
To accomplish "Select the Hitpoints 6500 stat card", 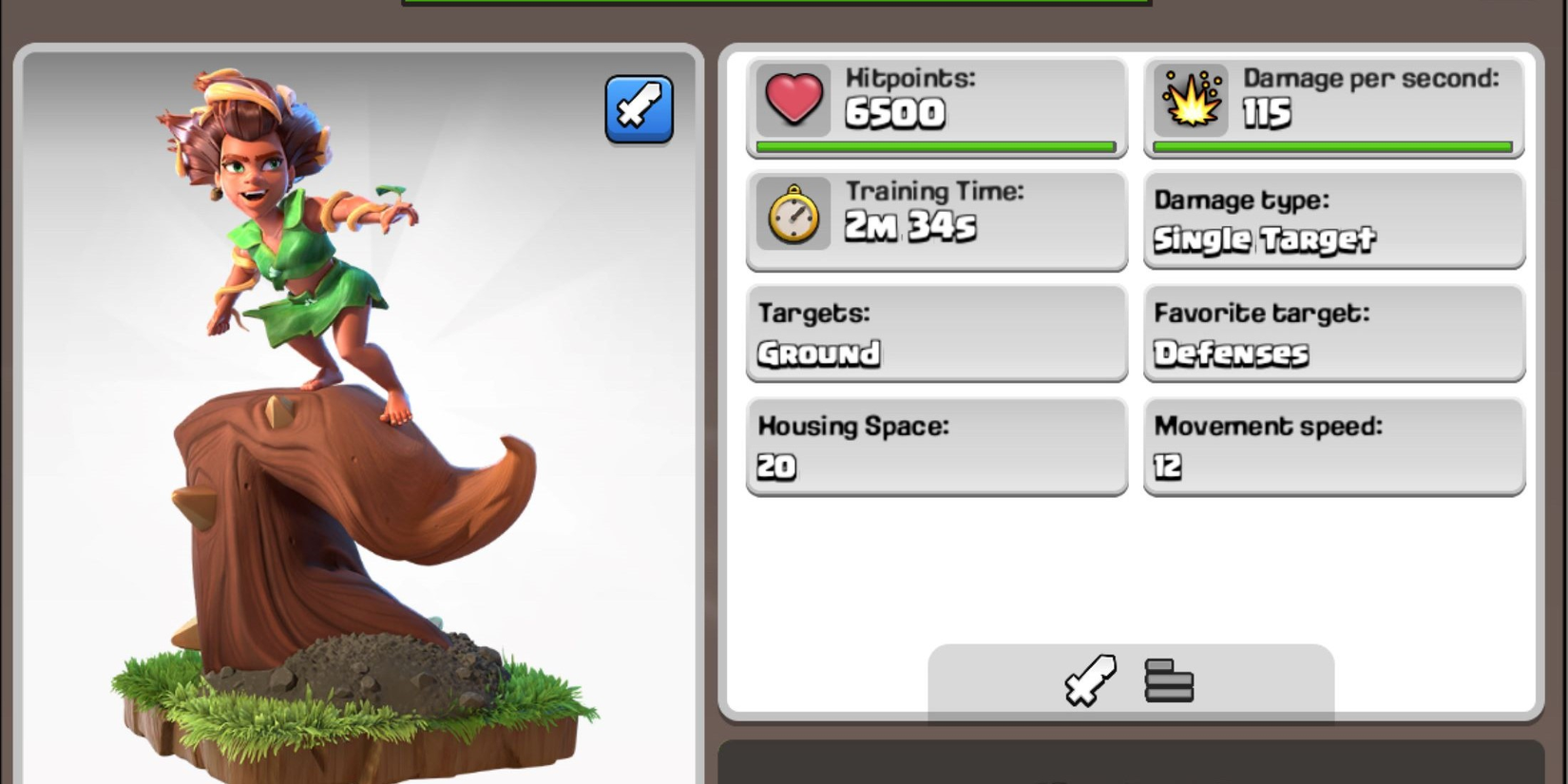I will pos(936,105).
